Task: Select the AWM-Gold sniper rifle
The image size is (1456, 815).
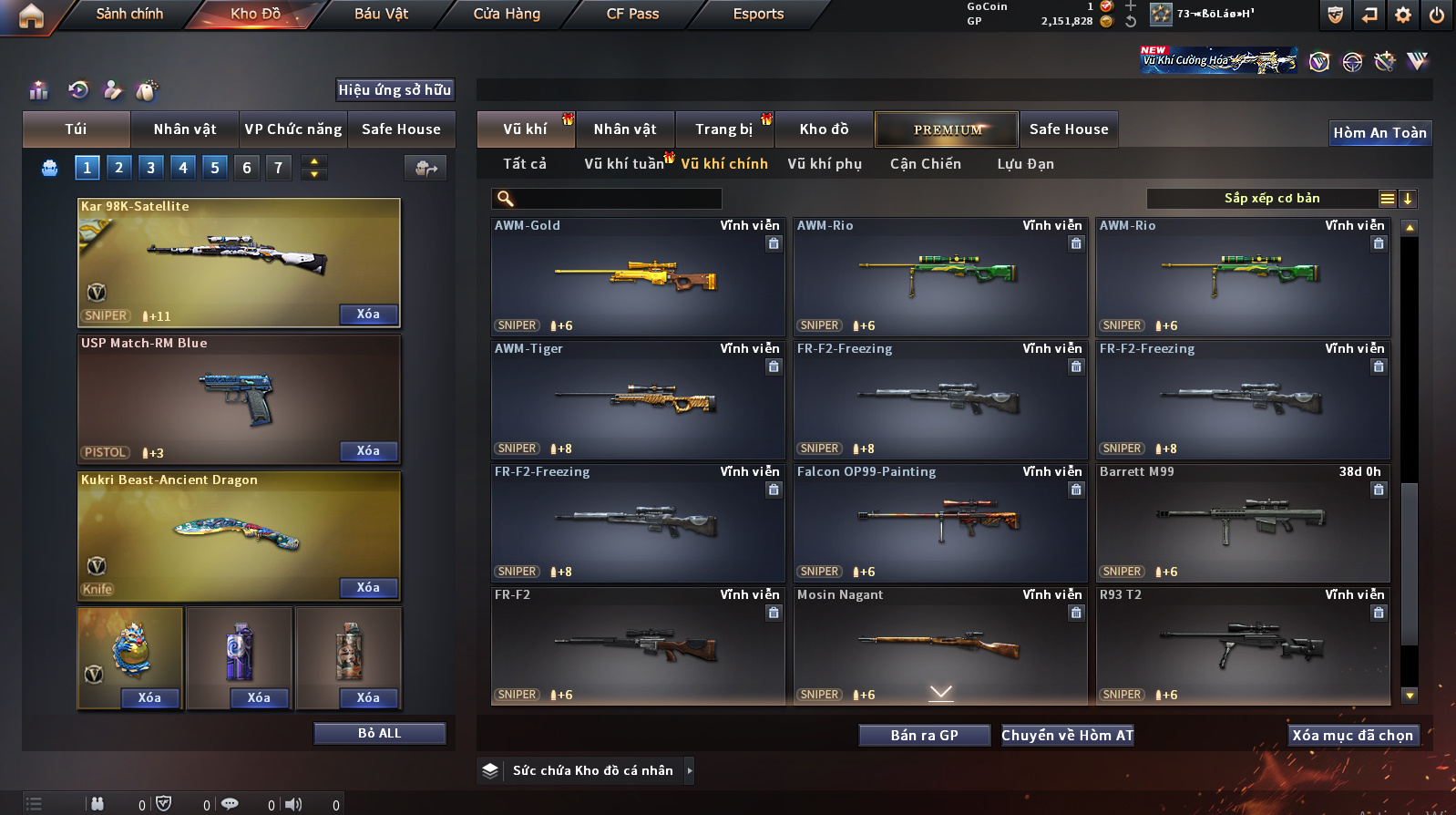Action: [x=637, y=277]
